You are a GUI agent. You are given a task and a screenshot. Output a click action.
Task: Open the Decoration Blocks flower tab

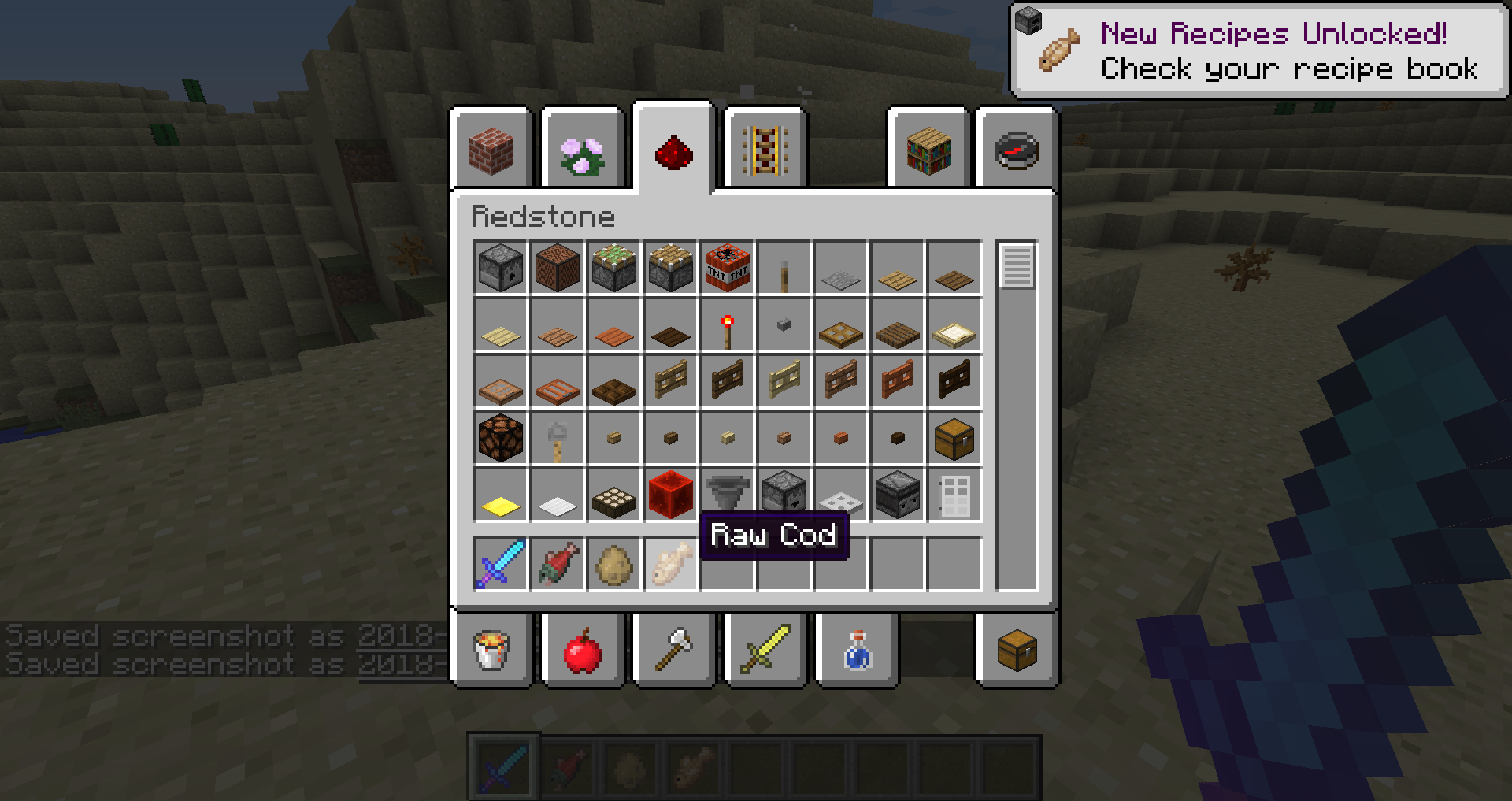click(x=582, y=151)
